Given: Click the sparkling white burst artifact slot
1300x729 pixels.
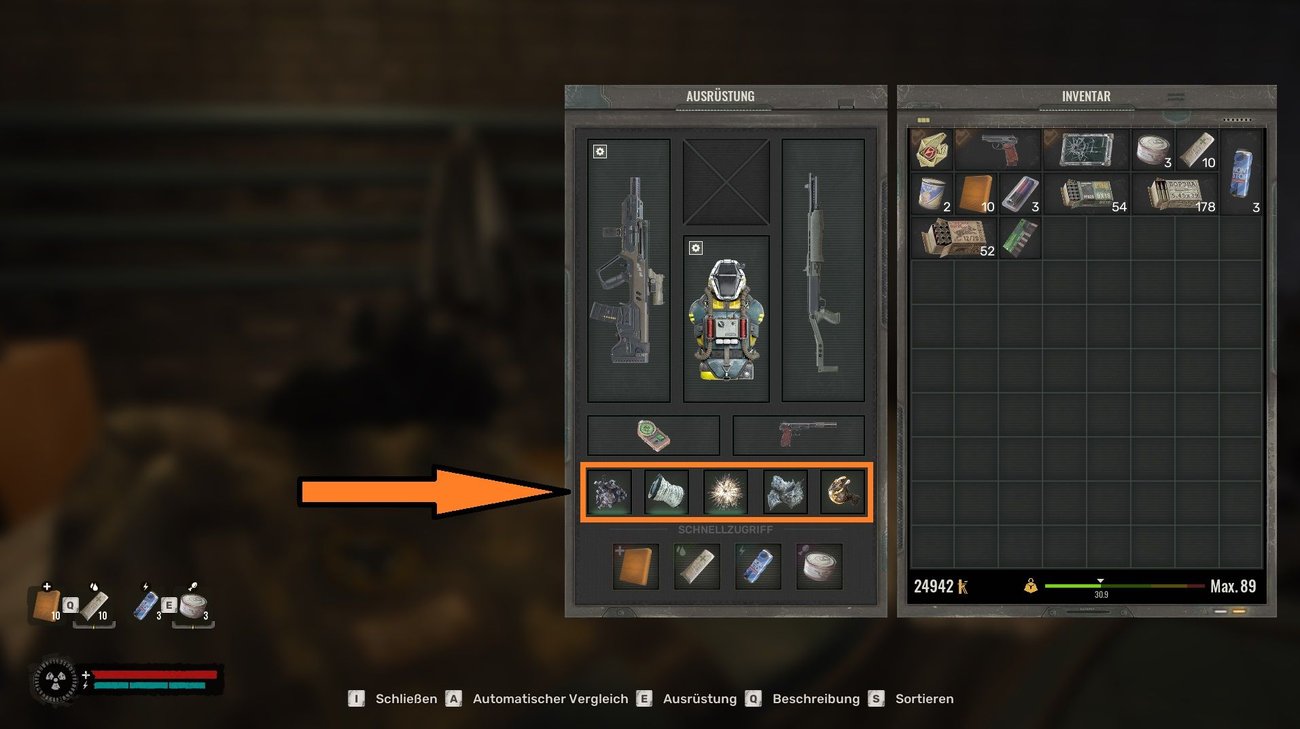Looking at the screenshot, I should click(726, 492).
